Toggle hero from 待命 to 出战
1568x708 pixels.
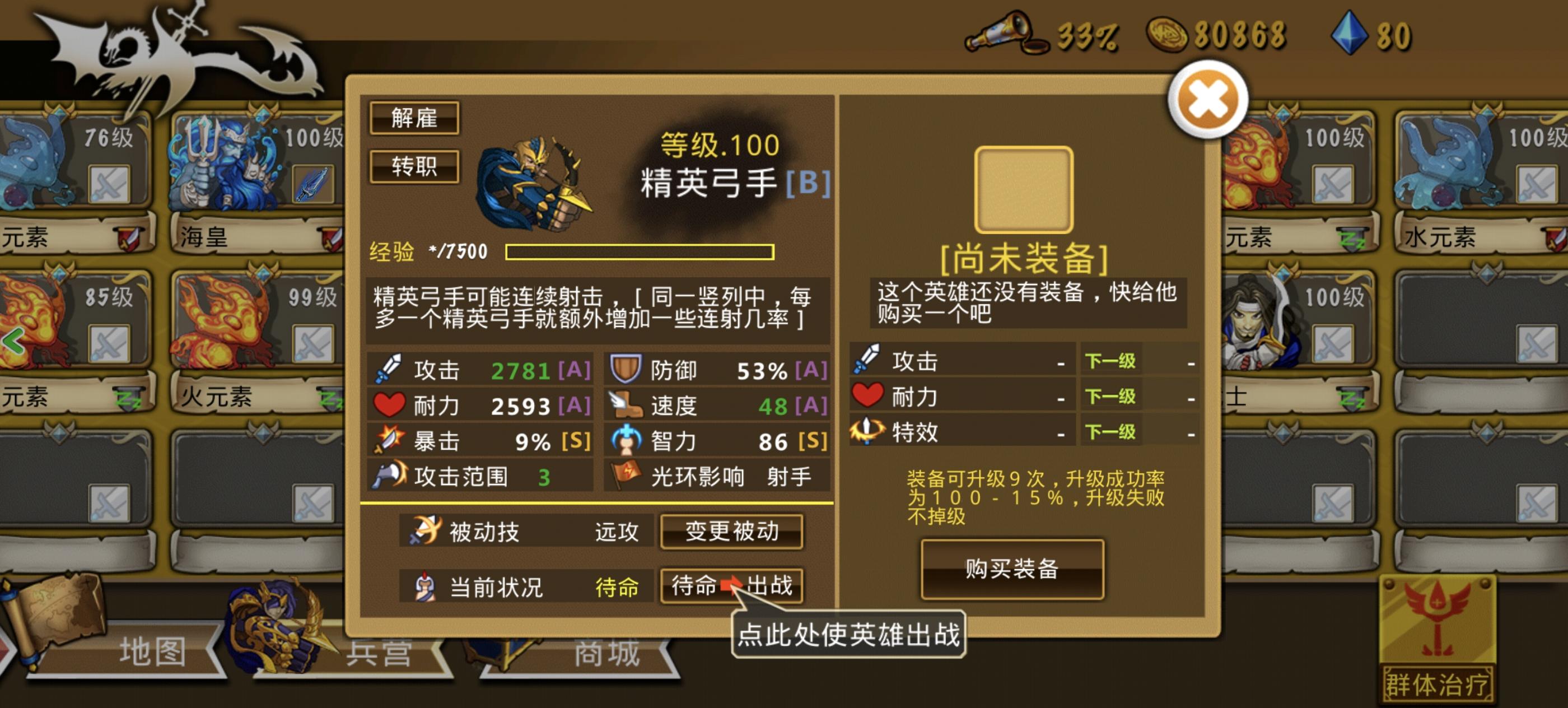(x=732, y=586)
